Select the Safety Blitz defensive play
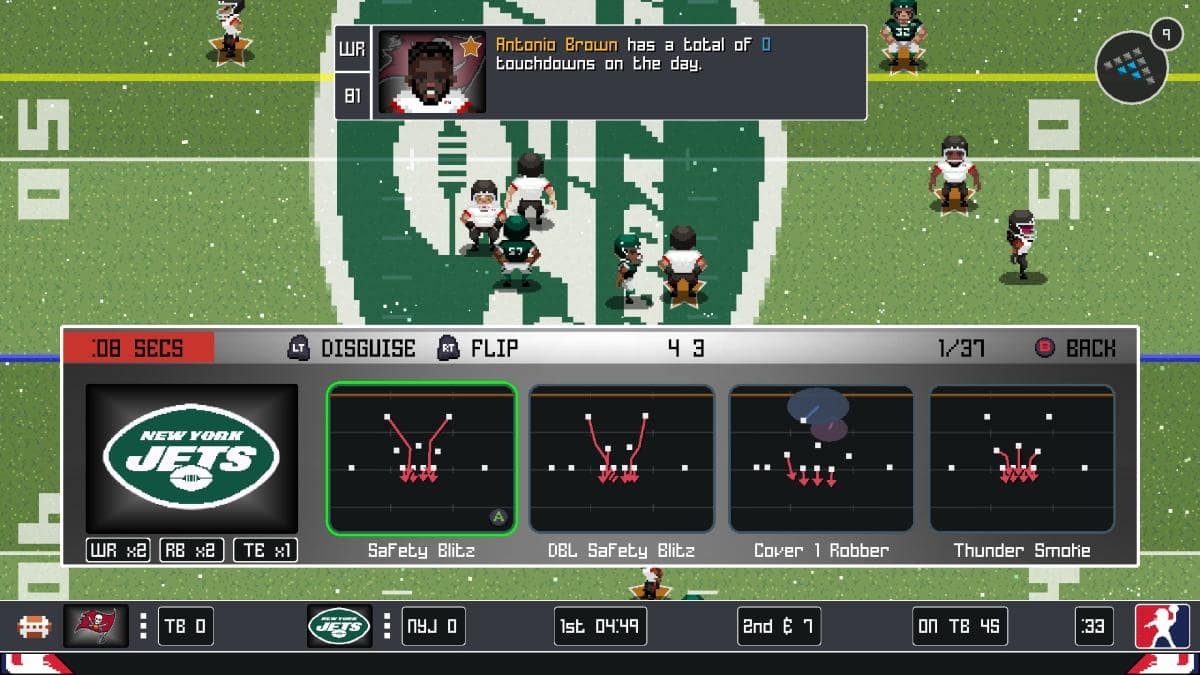The image size is (1200, 675). (421, 459)
